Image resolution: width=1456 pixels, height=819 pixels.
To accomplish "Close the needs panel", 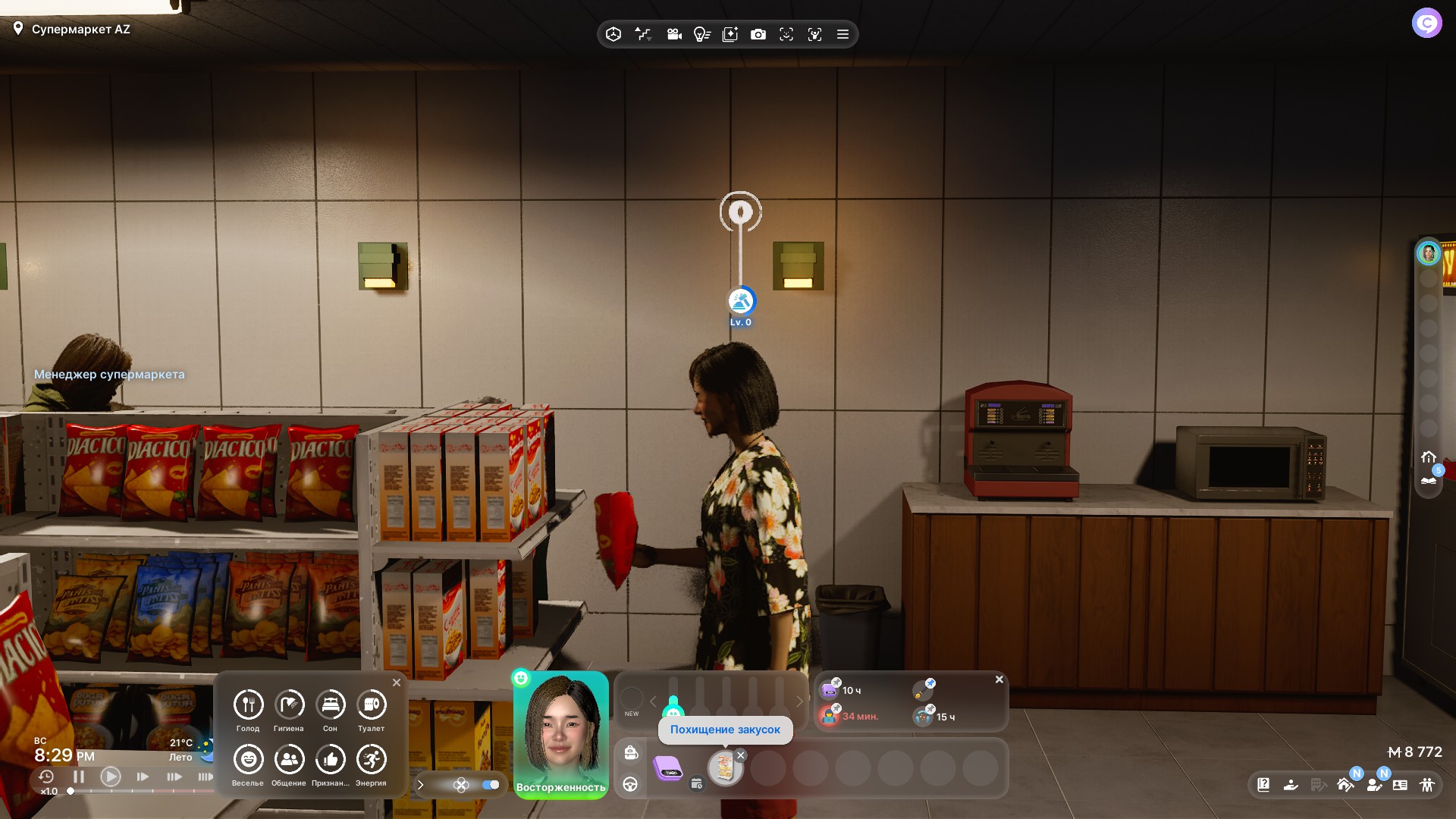I will pos(397,682).
